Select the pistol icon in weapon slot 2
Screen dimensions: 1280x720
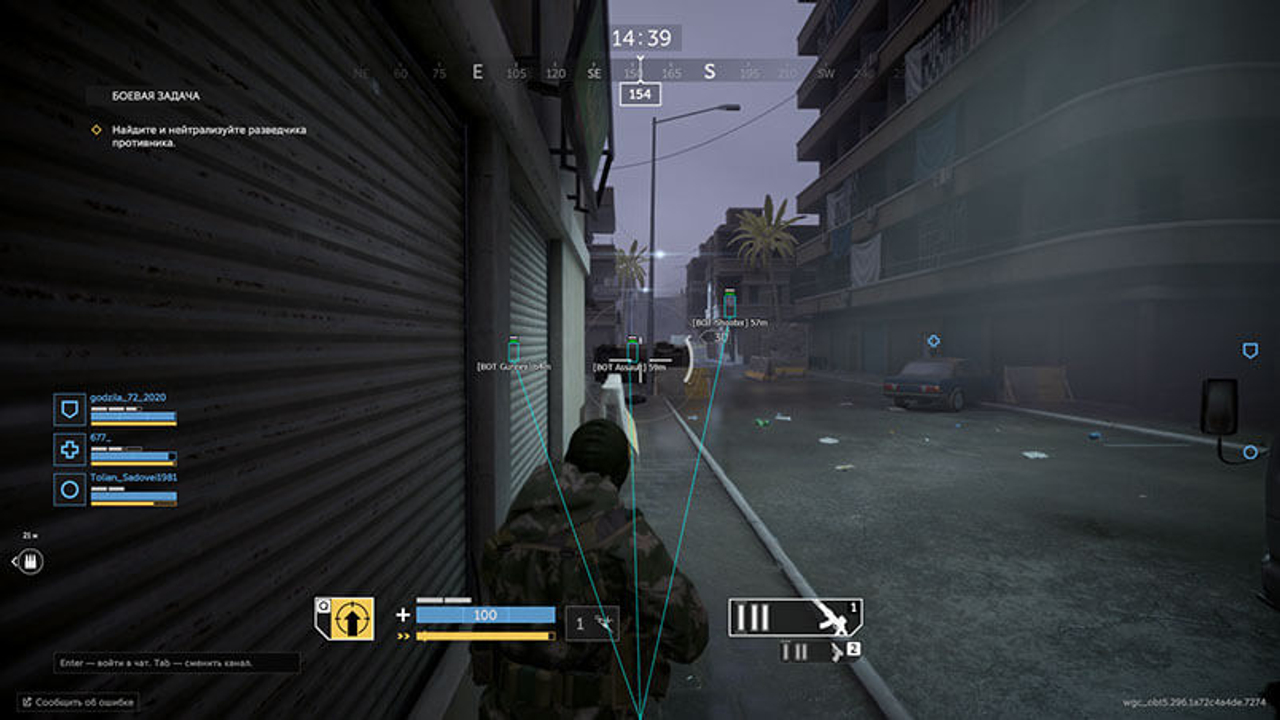(835, 650)
